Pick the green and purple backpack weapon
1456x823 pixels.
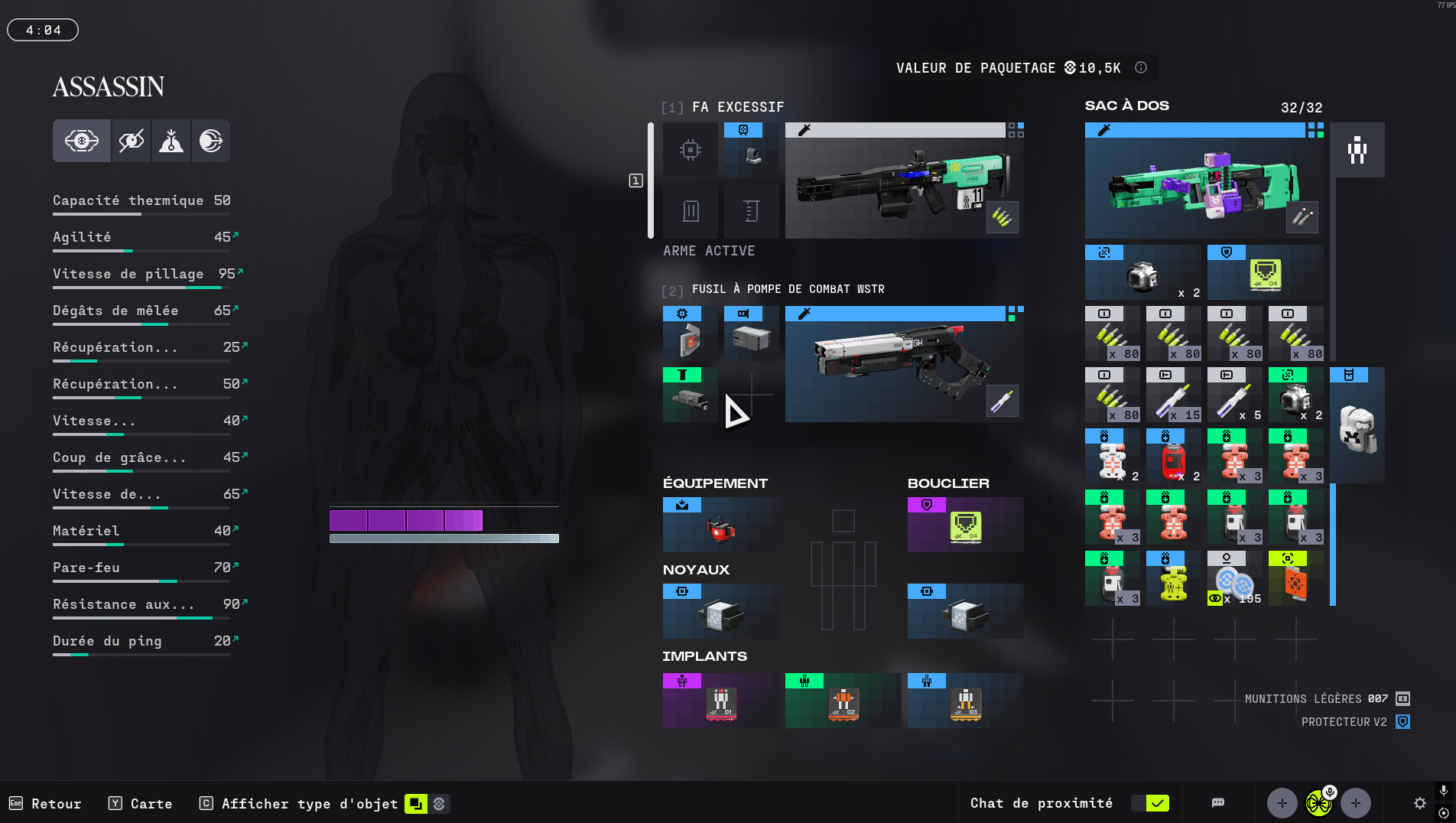tap(1204, 181)
